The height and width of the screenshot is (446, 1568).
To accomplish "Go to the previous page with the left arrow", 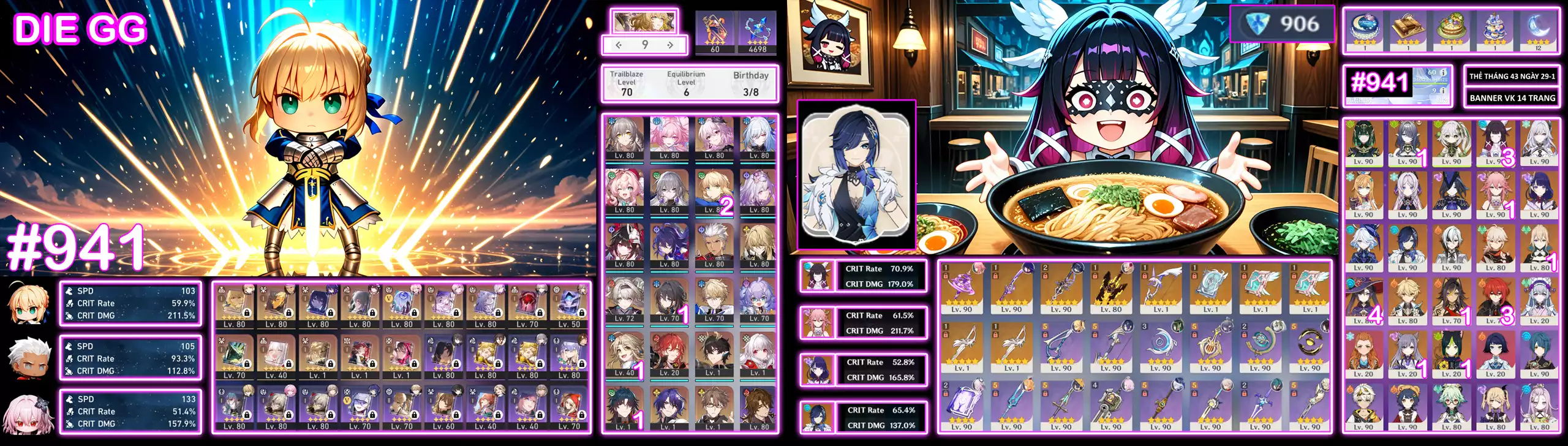I will [x=619, y=45].
